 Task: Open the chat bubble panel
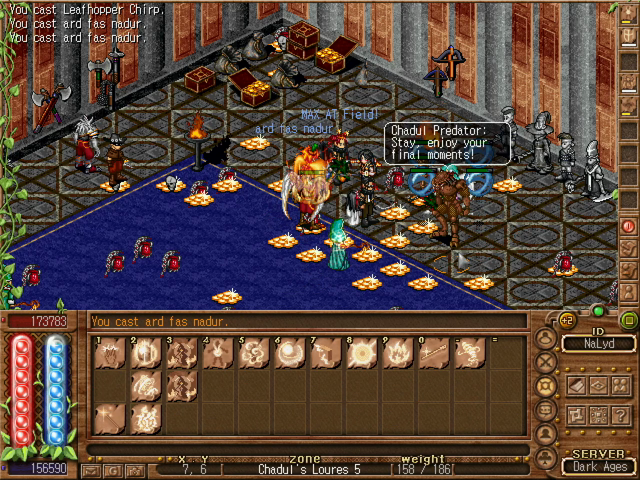click(547, 410)
